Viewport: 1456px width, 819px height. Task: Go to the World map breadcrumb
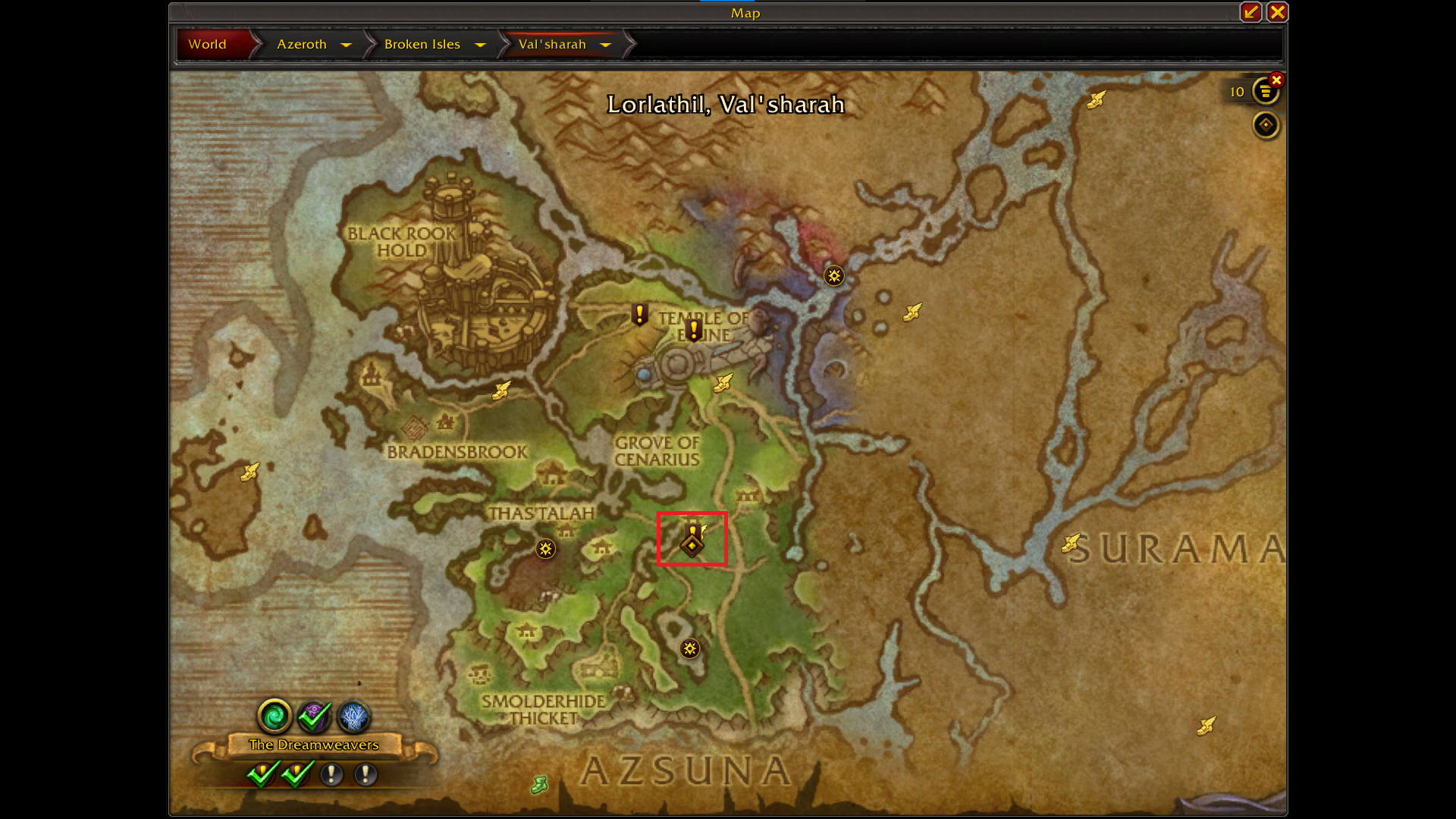tap(207, 45)
